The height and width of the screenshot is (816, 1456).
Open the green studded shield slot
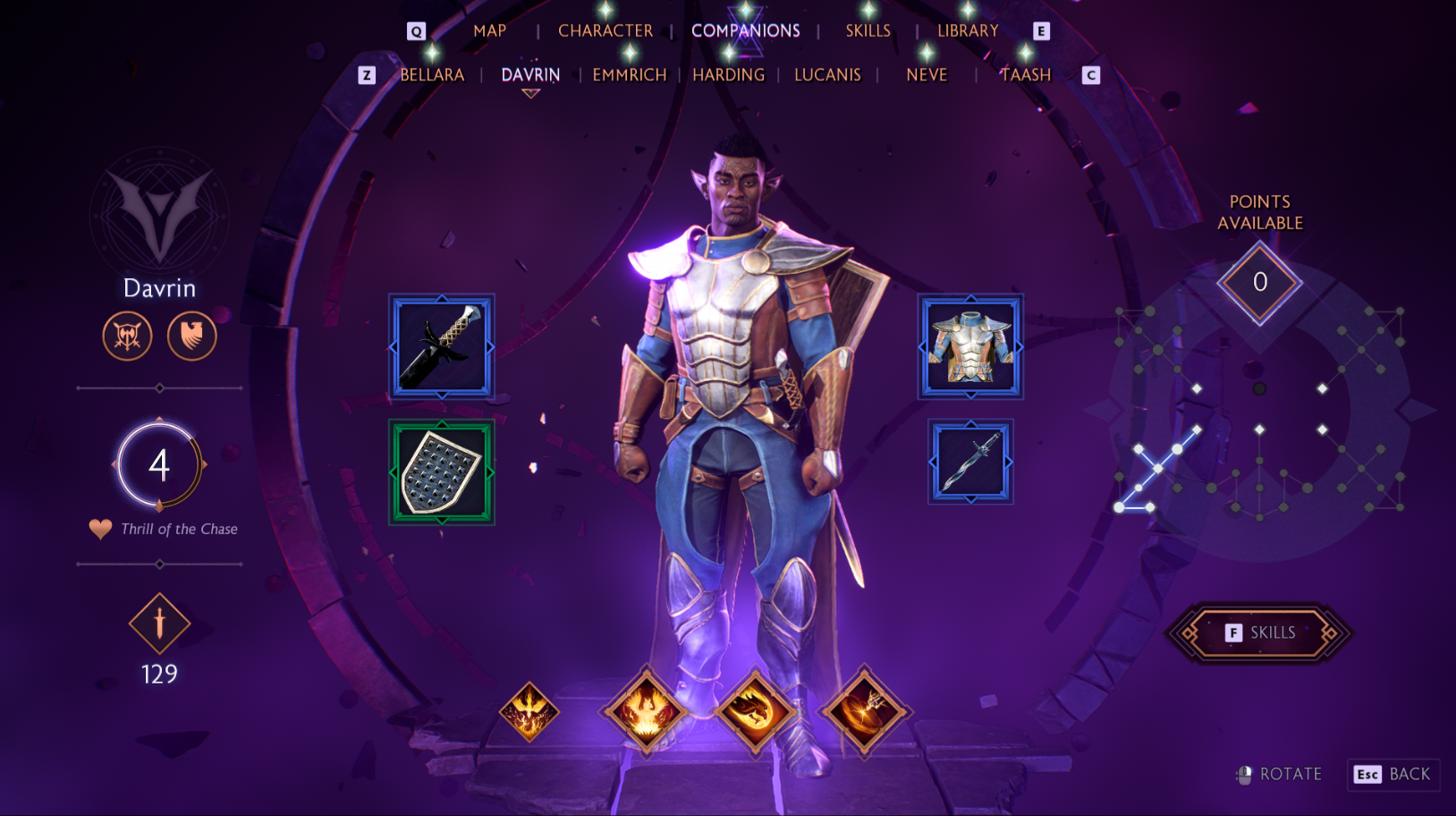click(x=442, y=472)
